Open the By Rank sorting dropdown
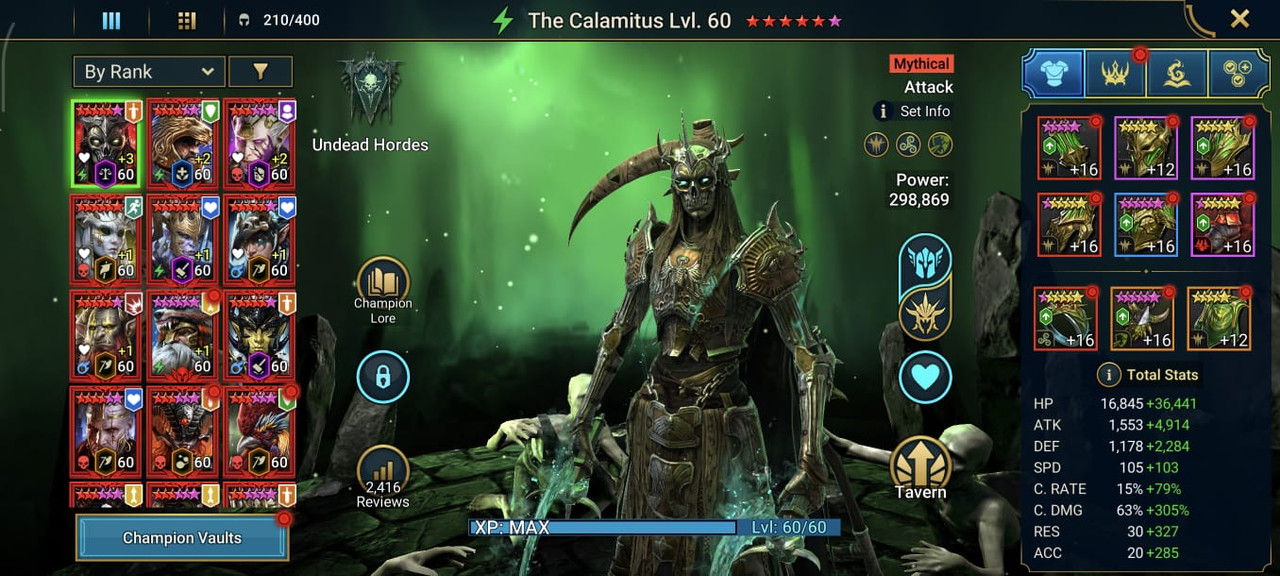The image size is (1280, 576). 149,72
